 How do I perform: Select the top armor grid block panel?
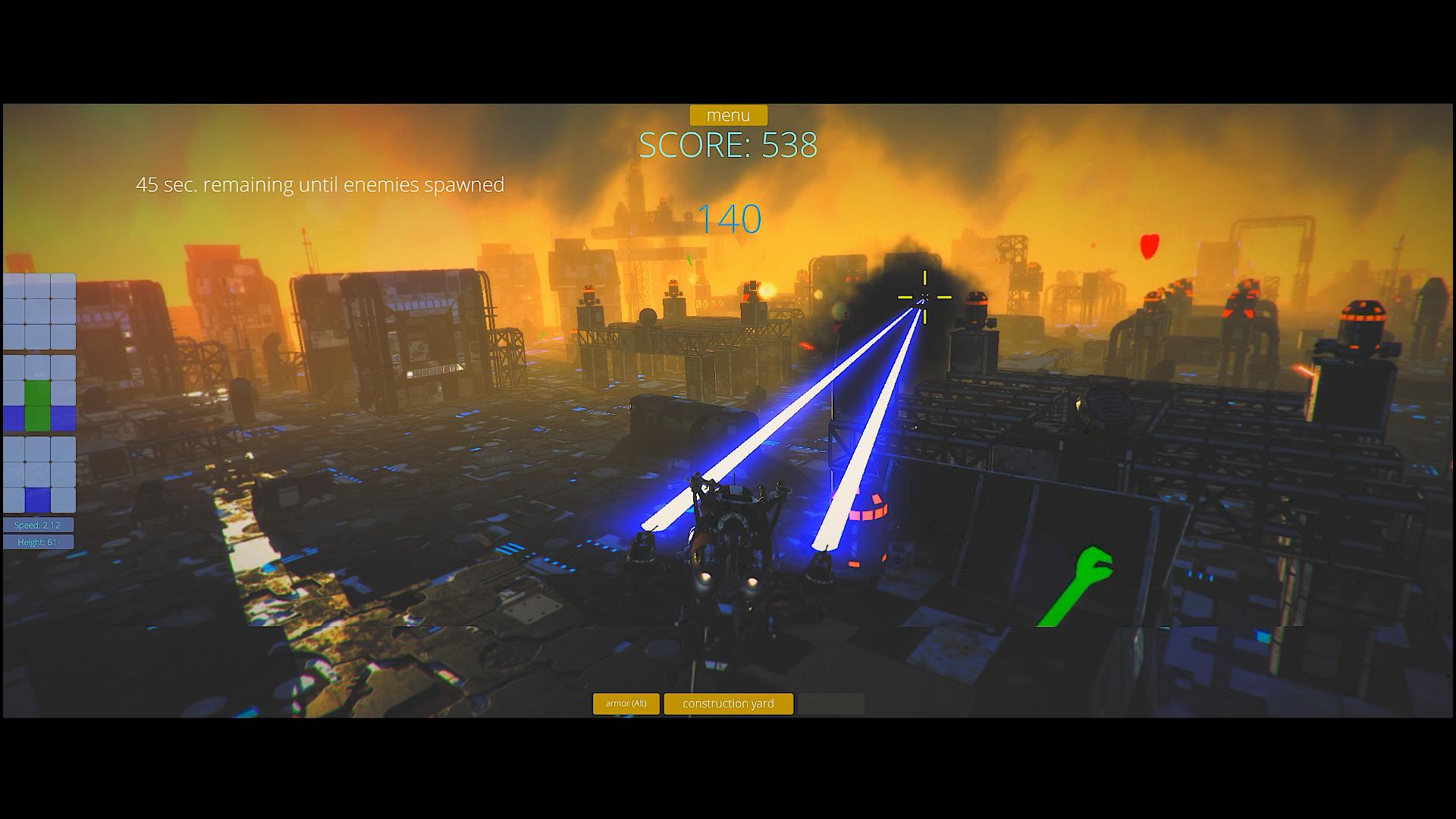pyautogui.click(x=39, y=311)
